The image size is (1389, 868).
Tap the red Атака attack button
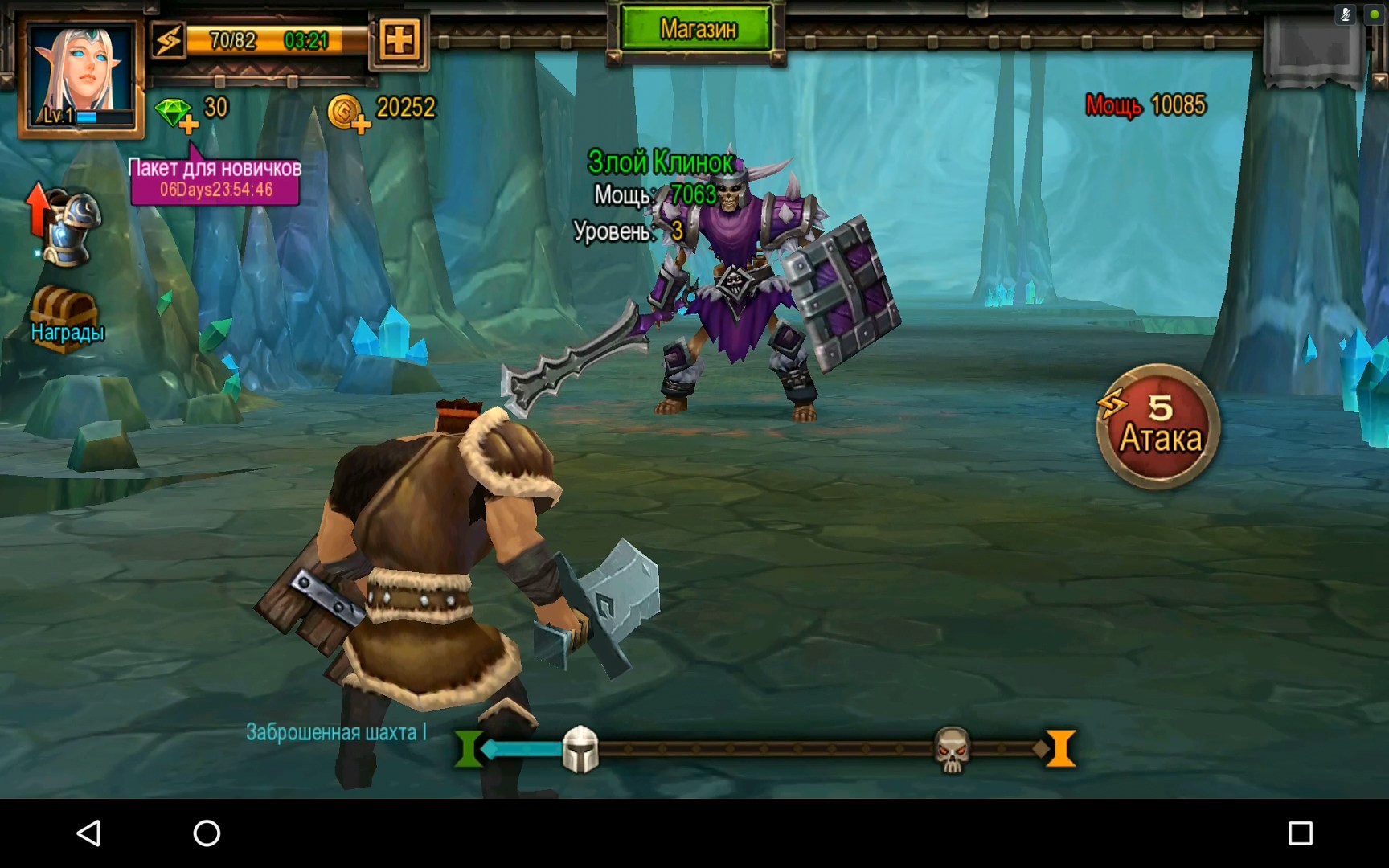(x=1158, y=427)
